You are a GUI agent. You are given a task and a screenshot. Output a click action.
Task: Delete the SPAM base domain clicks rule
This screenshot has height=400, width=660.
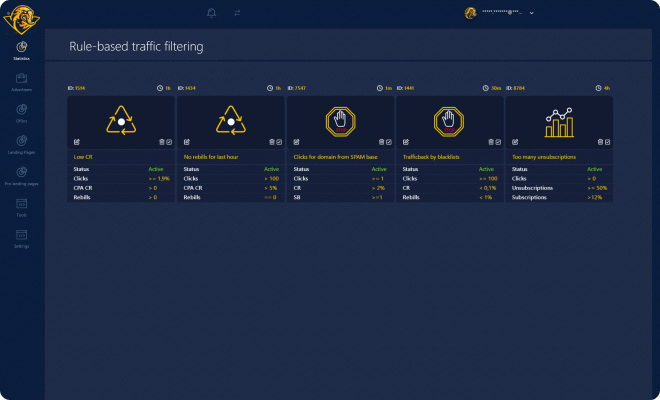click(381, 142)
